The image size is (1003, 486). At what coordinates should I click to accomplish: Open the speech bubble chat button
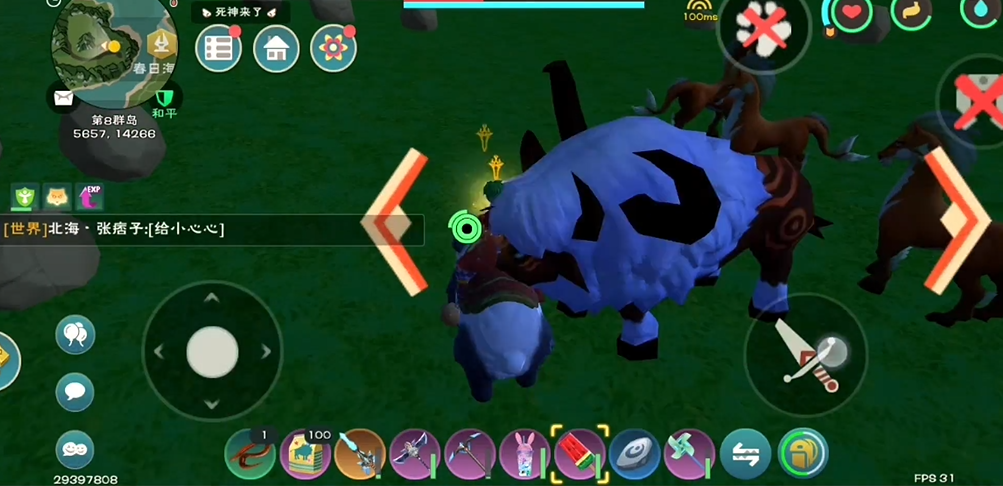75,391
